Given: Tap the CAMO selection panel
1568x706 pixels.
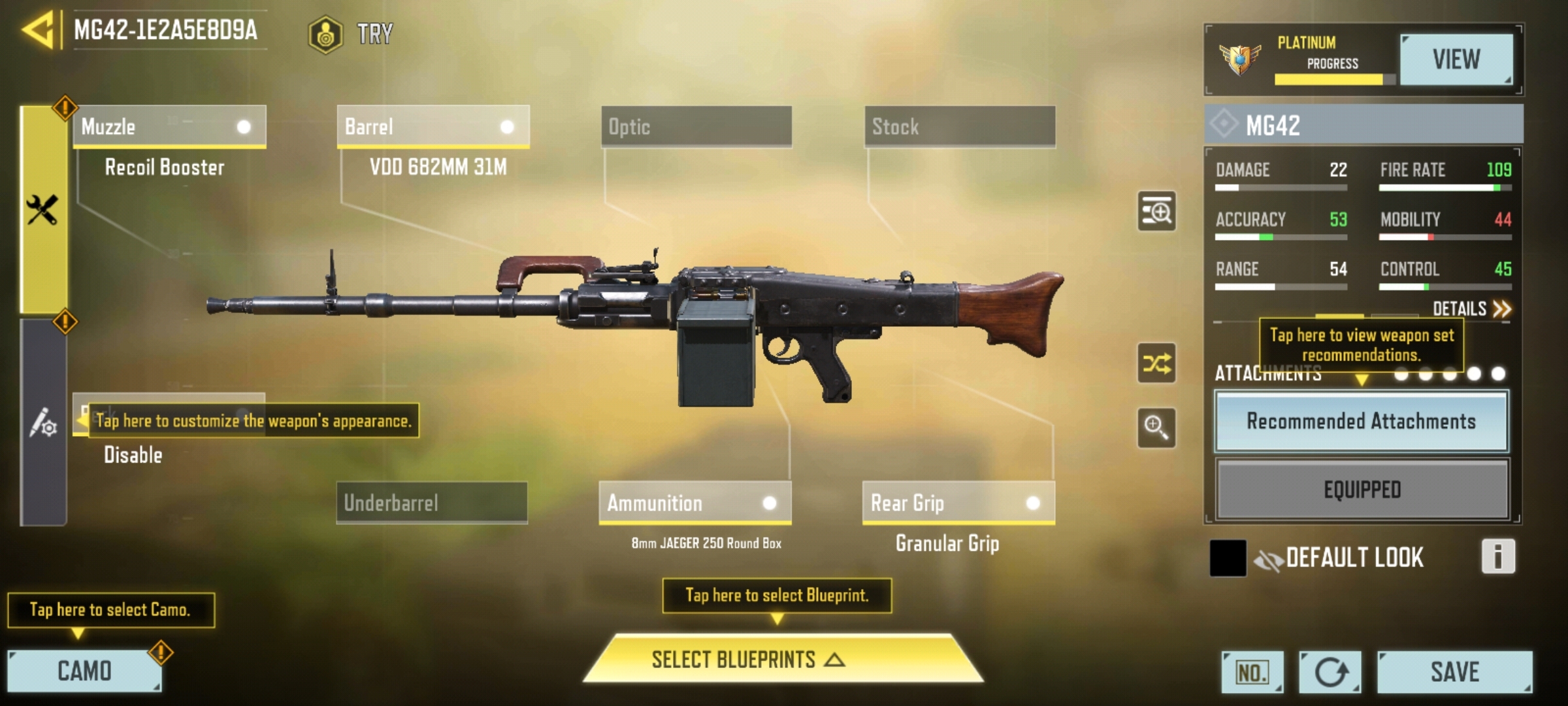Looking at the screenshot, I should [85, 669].
